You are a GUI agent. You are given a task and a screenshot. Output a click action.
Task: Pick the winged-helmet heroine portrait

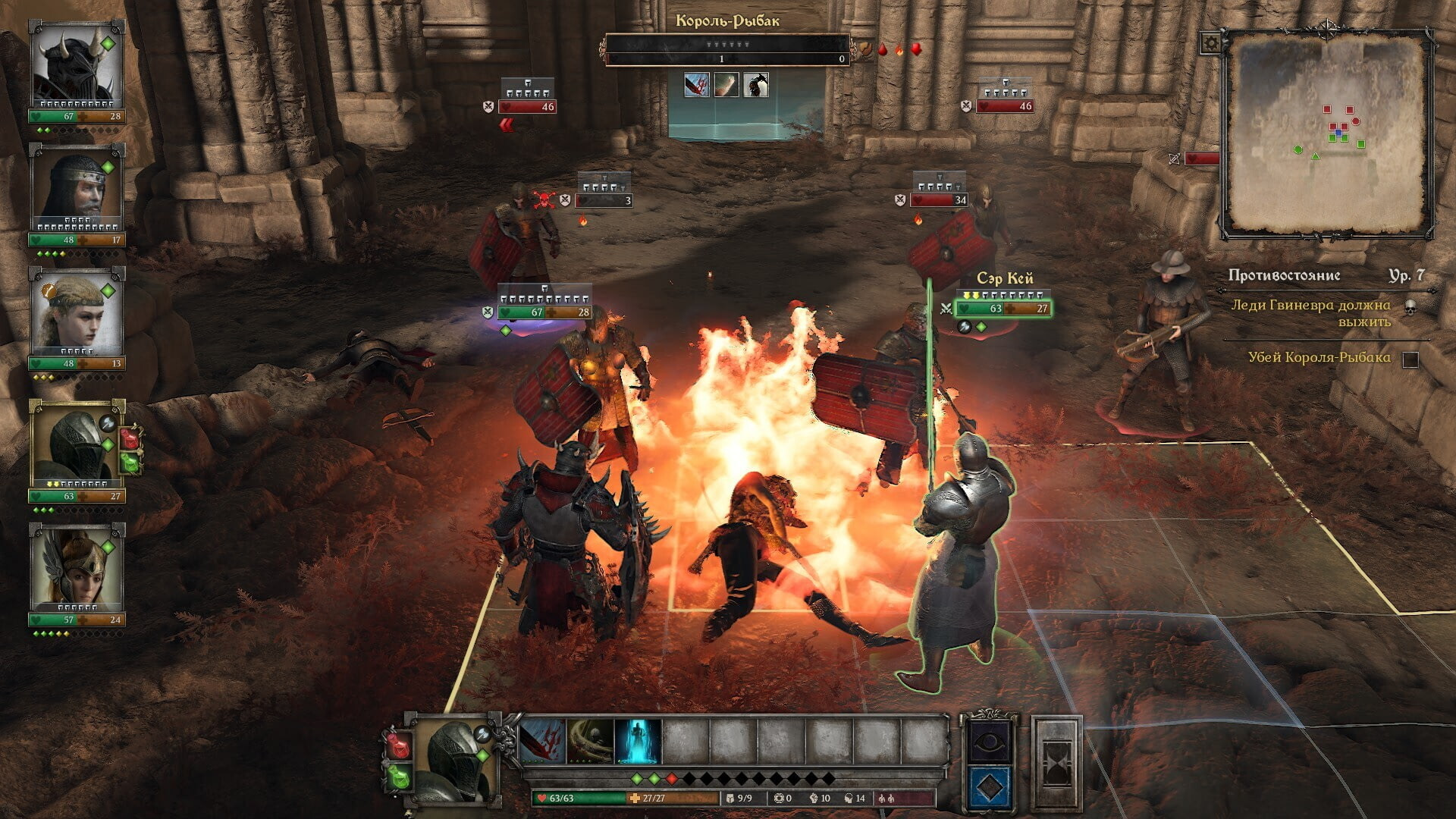[76, 567]
